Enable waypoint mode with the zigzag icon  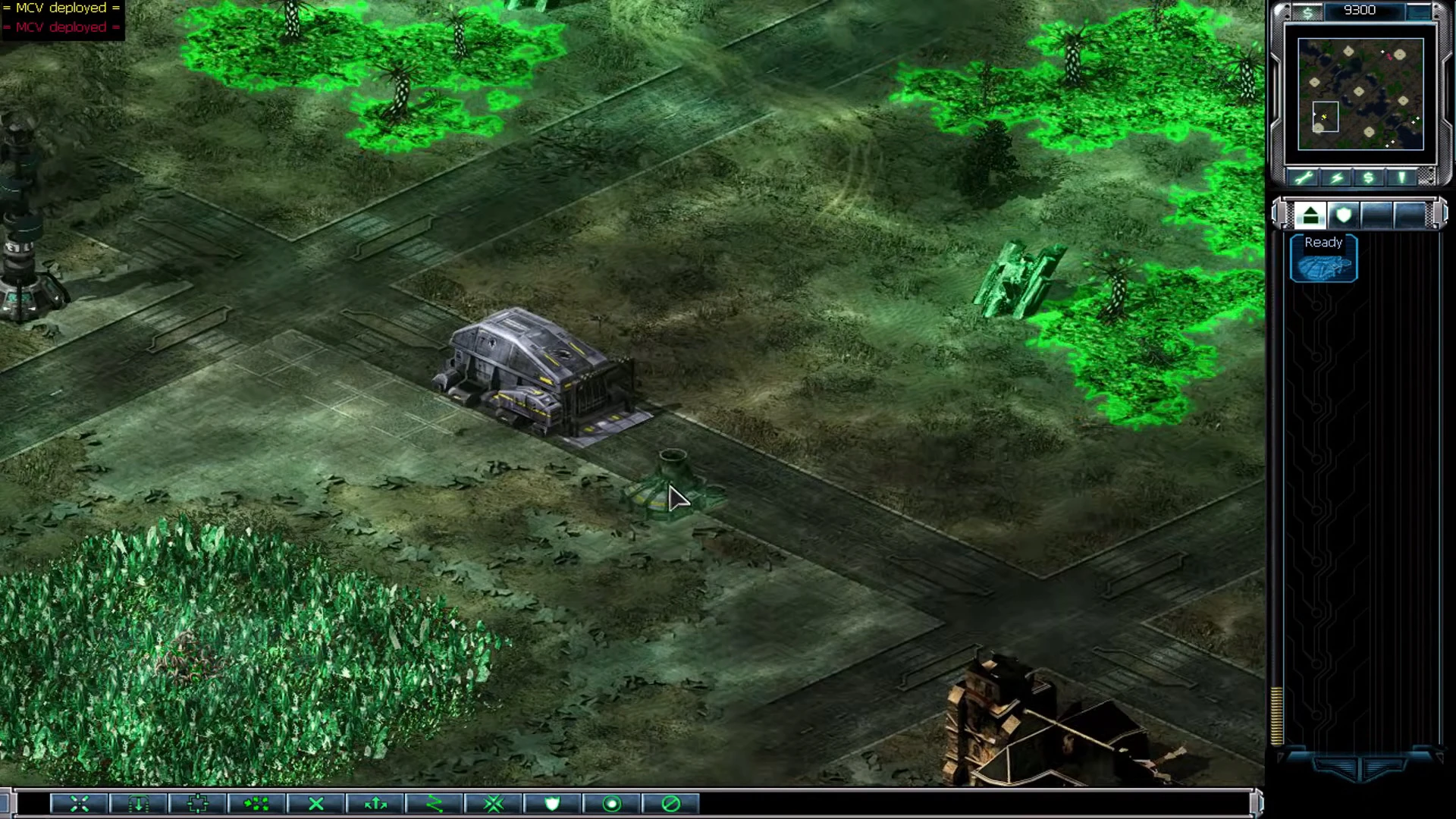point(435,804)
